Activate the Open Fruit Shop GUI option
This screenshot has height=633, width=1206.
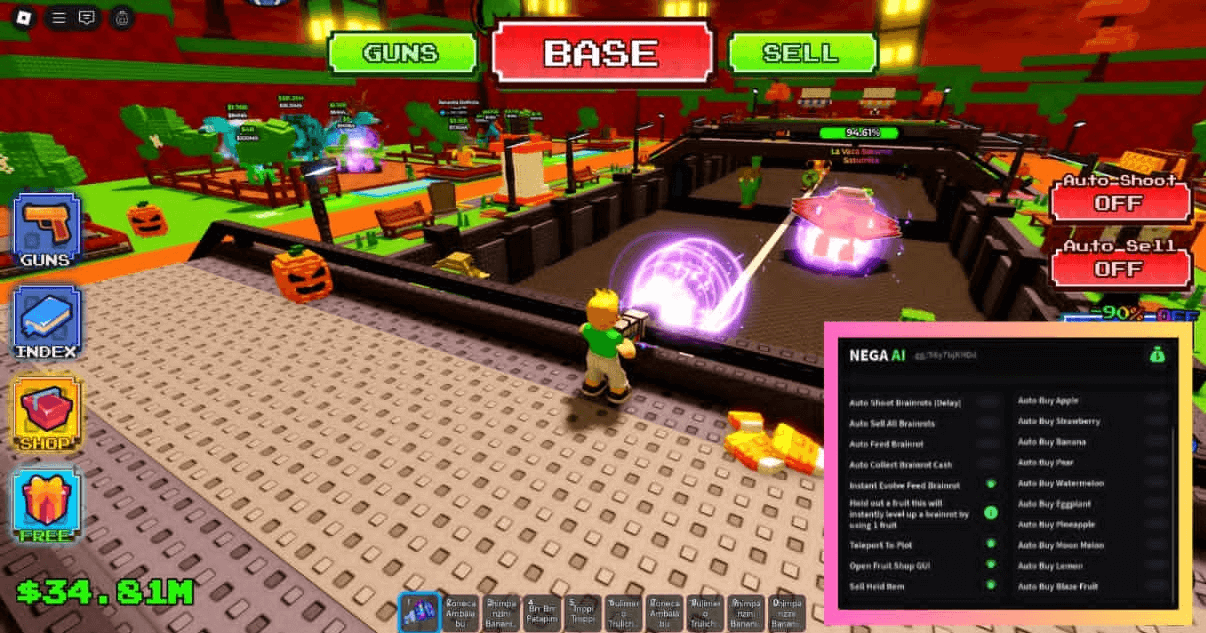[990, 565]
